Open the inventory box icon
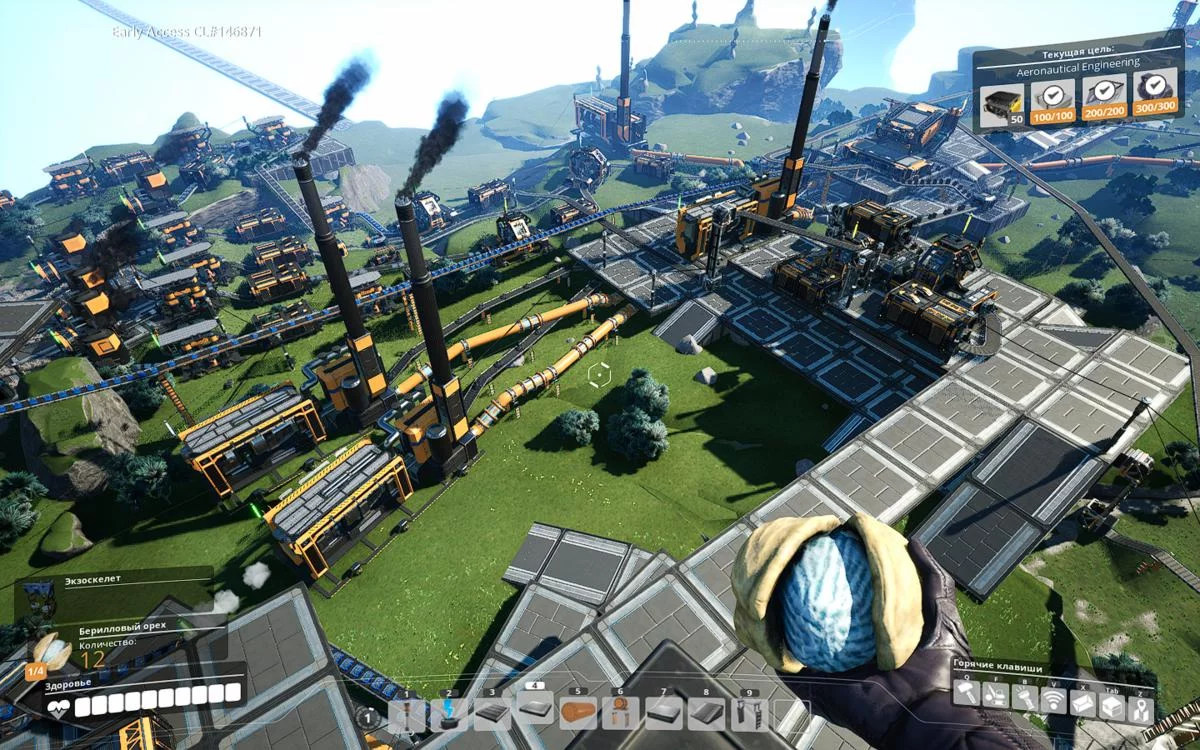The width and height of the screenshot is (1200, 750). [1111, 701]
